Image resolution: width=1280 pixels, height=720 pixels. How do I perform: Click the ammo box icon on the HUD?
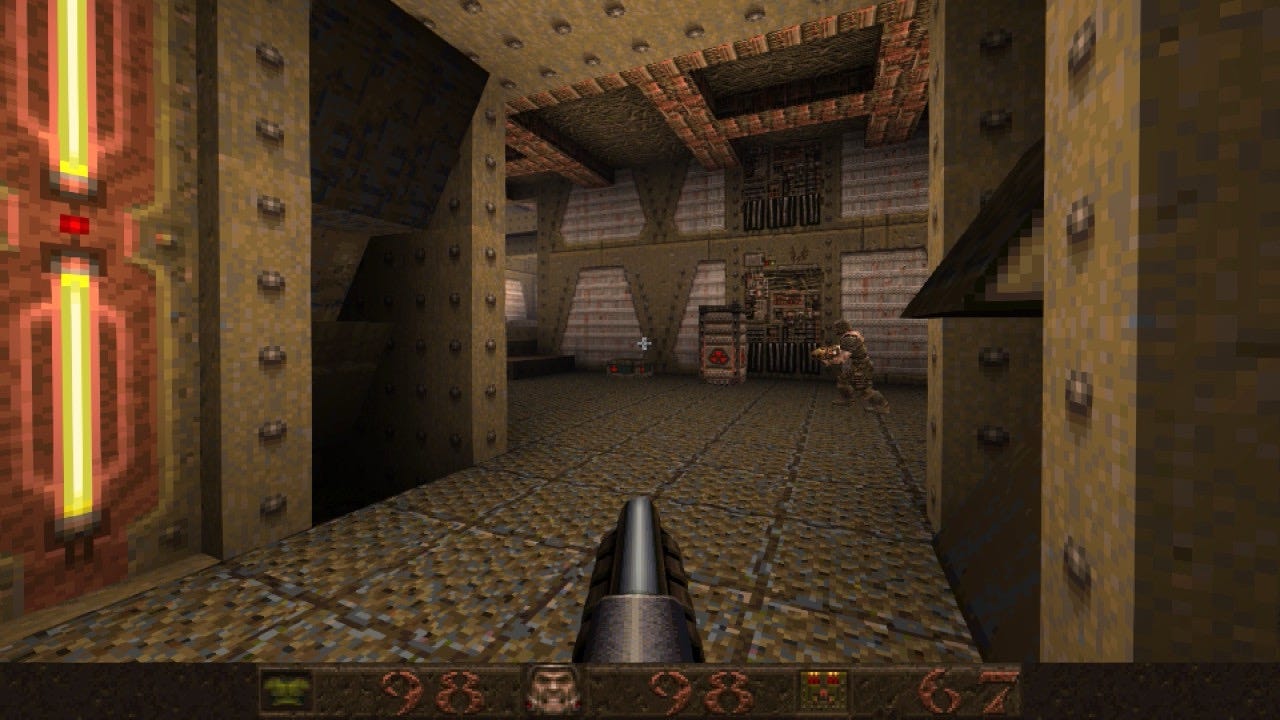pyautogui.click(x=822, y=691)
